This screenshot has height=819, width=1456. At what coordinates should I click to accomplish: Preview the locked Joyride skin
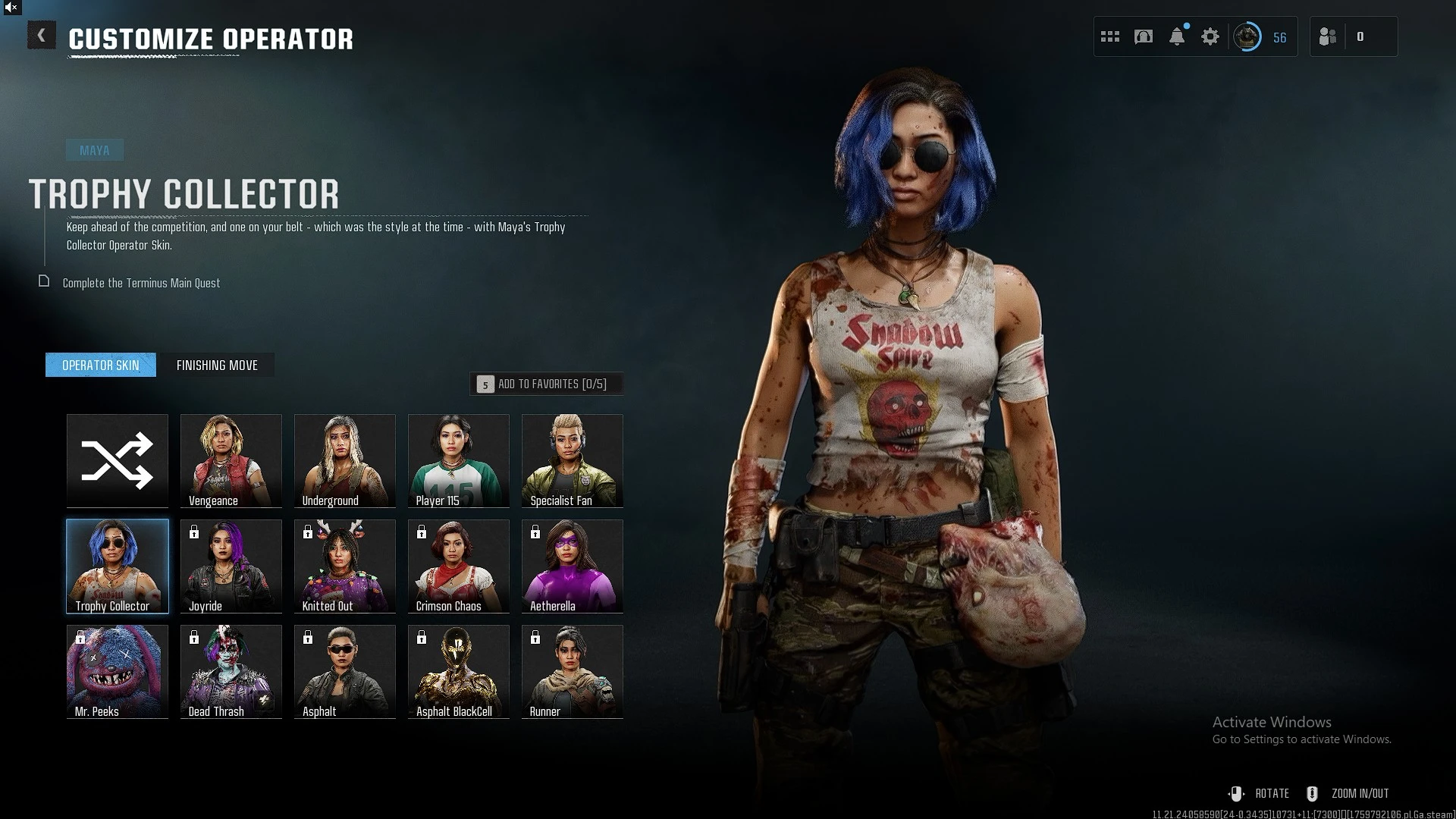coord(231,566)
